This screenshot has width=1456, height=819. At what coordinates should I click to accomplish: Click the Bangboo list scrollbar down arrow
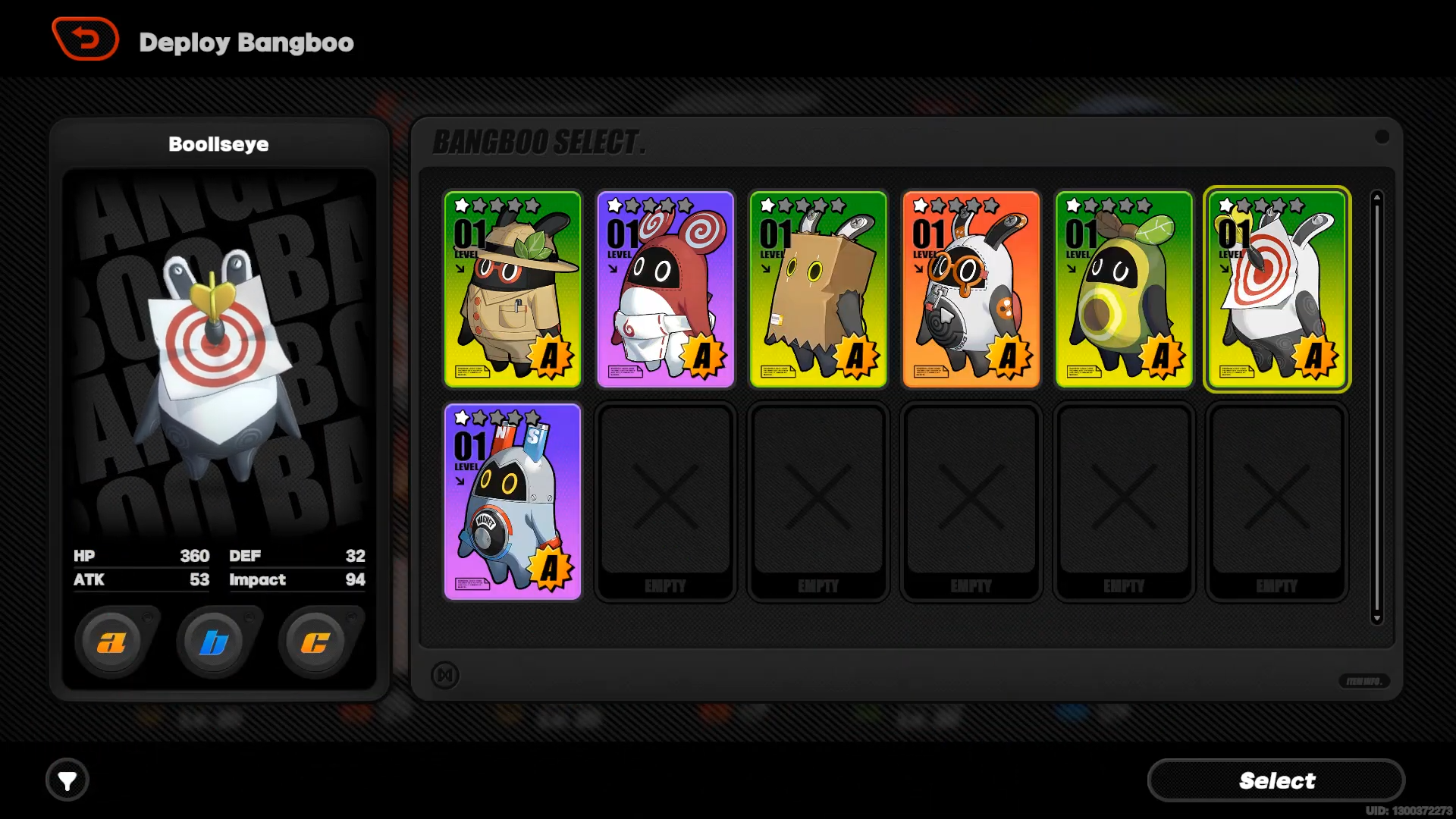coord(1377,618)
